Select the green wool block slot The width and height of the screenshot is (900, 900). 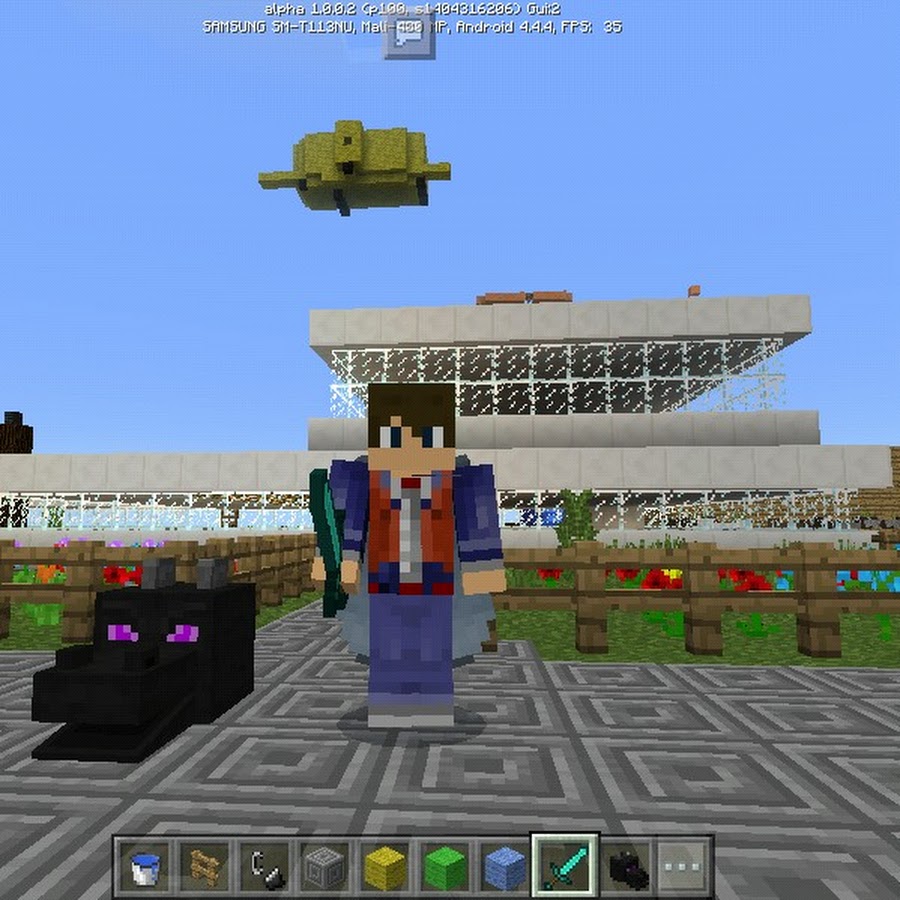[x=444, y=865]
